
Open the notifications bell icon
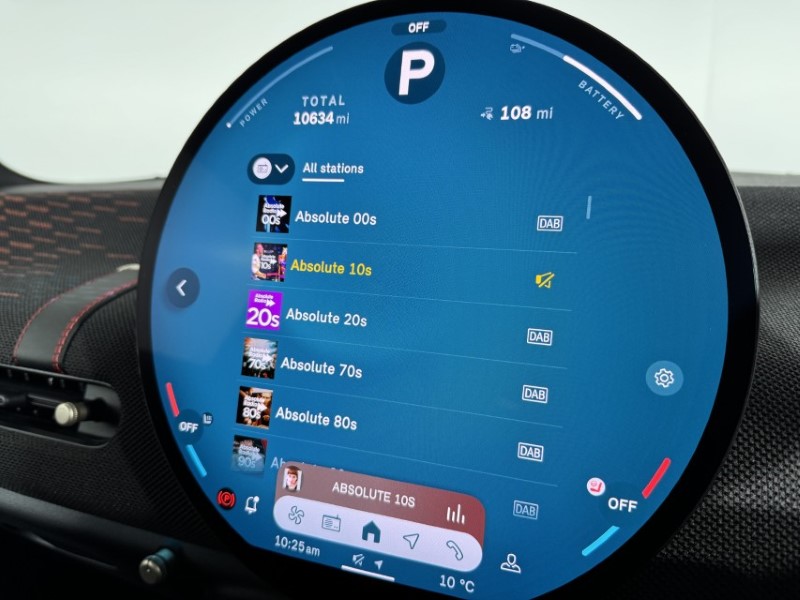[251, 503]
